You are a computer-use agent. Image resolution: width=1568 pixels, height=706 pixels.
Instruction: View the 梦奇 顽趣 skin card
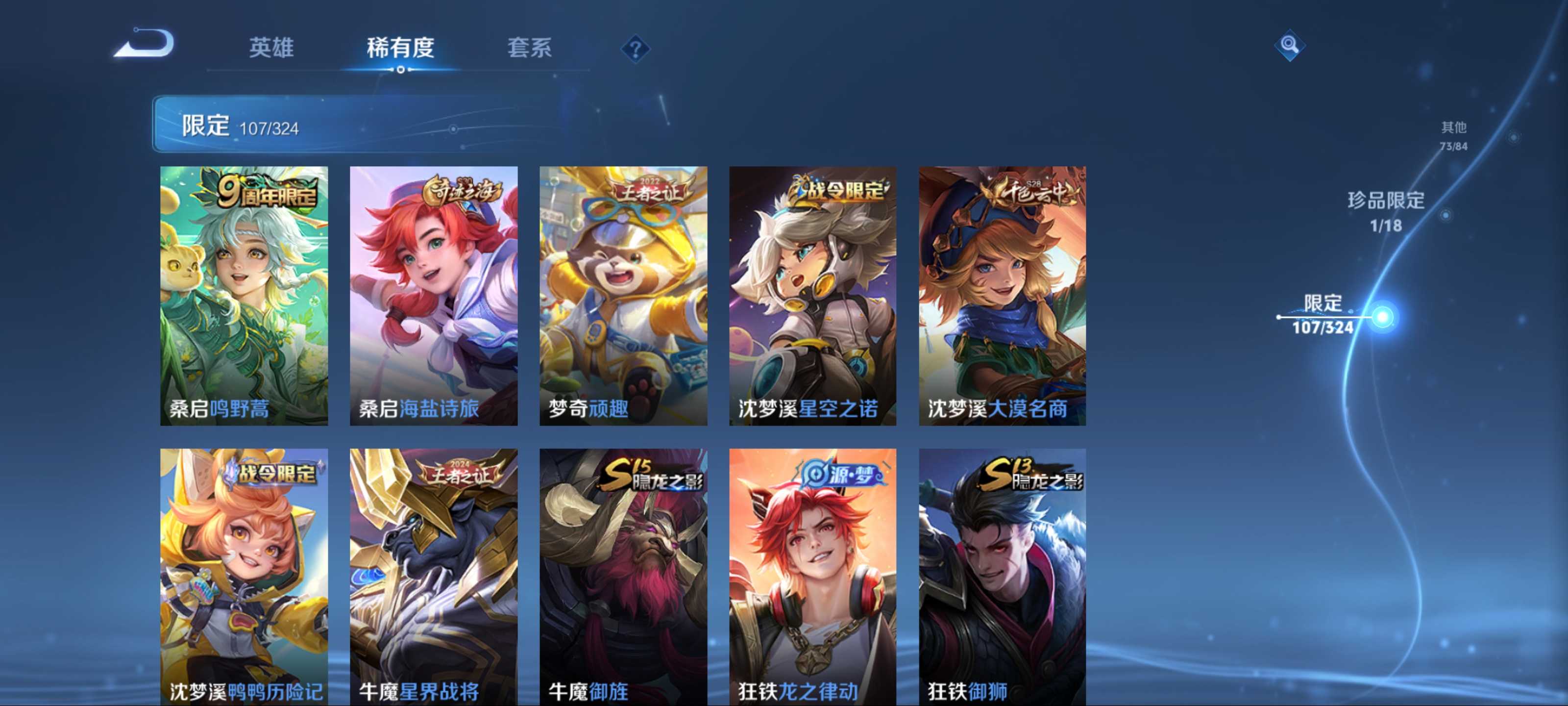coord(623,296)
